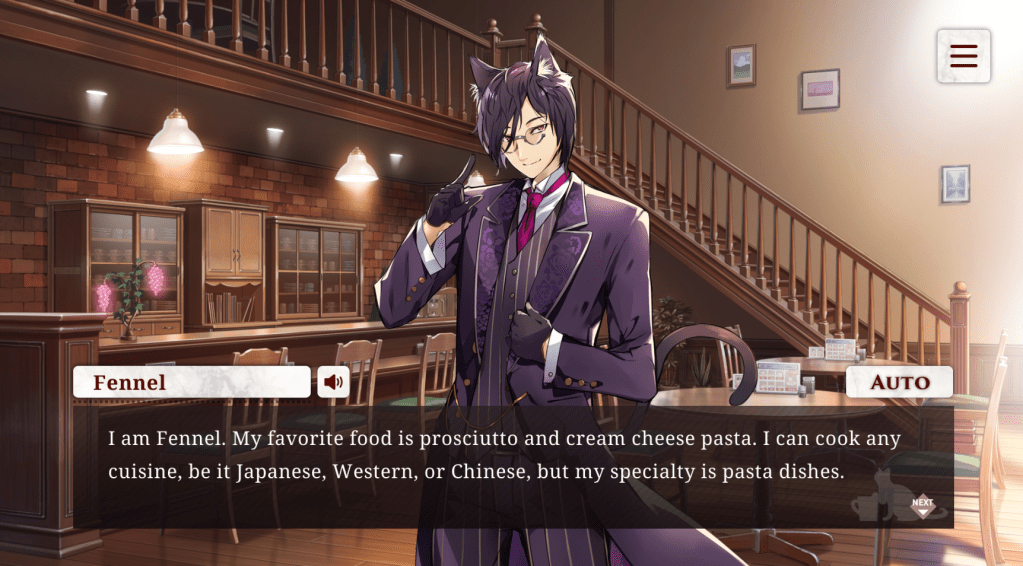Toggle AUTO dialogue mode
Viewport: 1023px width, 566px height.
(899, 382)
